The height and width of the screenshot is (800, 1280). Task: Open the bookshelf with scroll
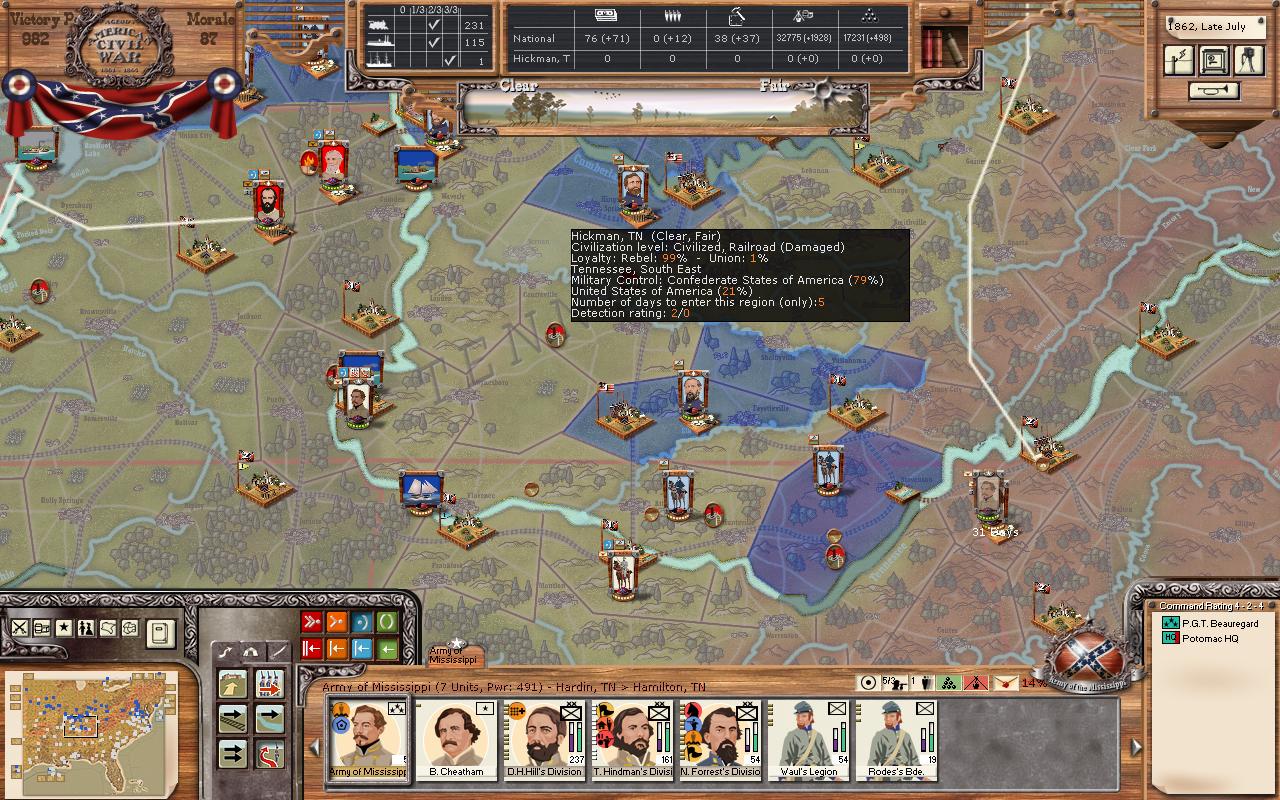tap(943, 45)
